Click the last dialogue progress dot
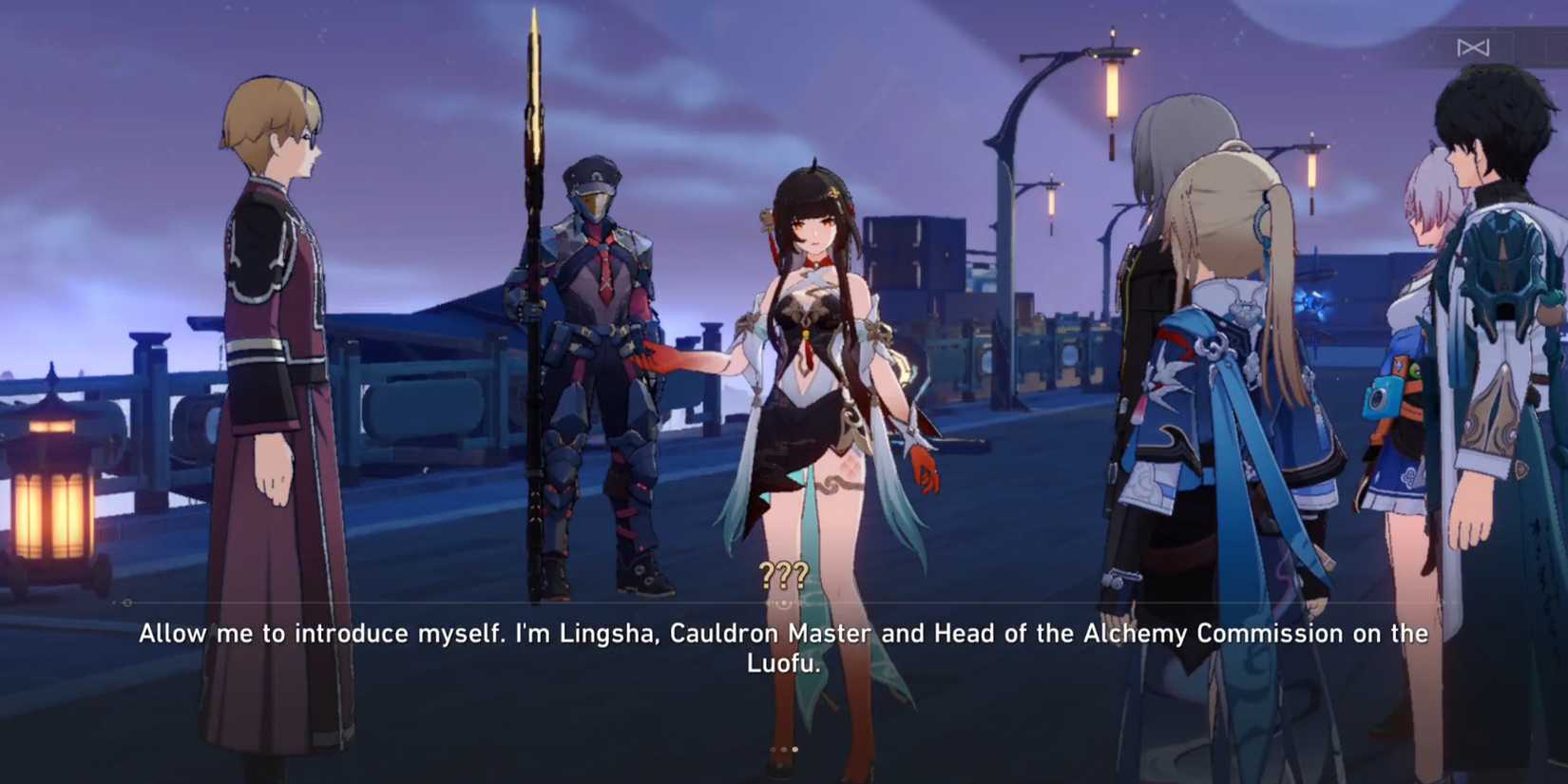1568x784 pixels. click(x=794, y=750)
